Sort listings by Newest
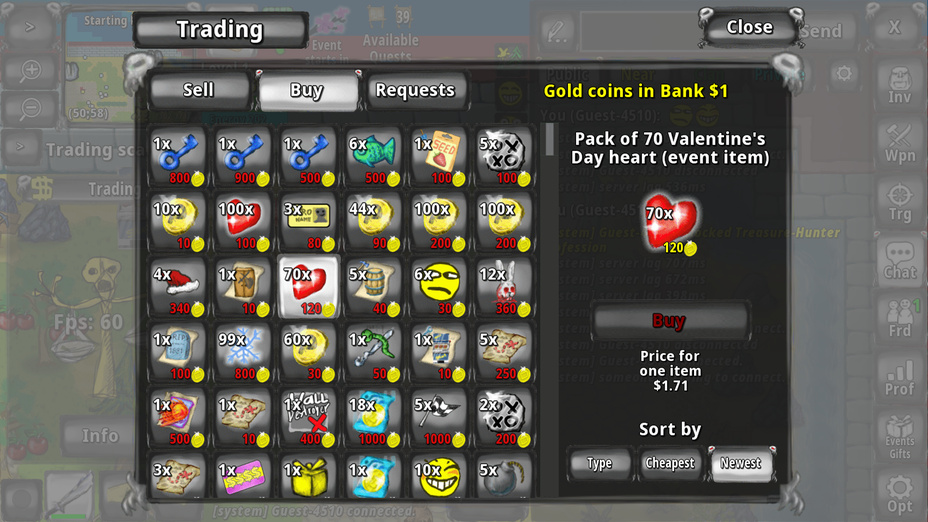This screenshot has height=522, width=928. point(740,463)
